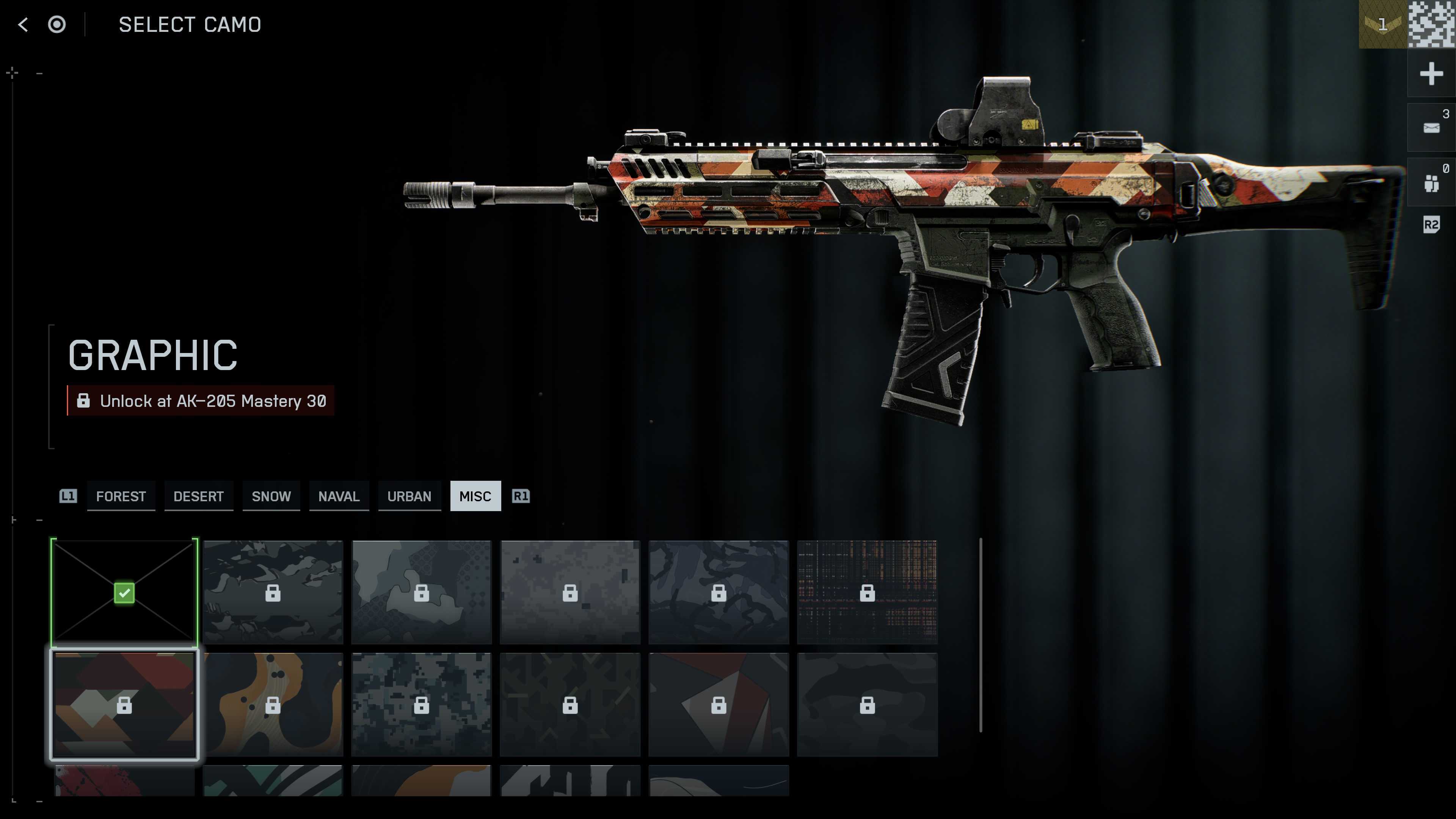Select the equipped default camo with green checkmark
The width and height of the screenshot is (1456, 819).
[124, 592]
